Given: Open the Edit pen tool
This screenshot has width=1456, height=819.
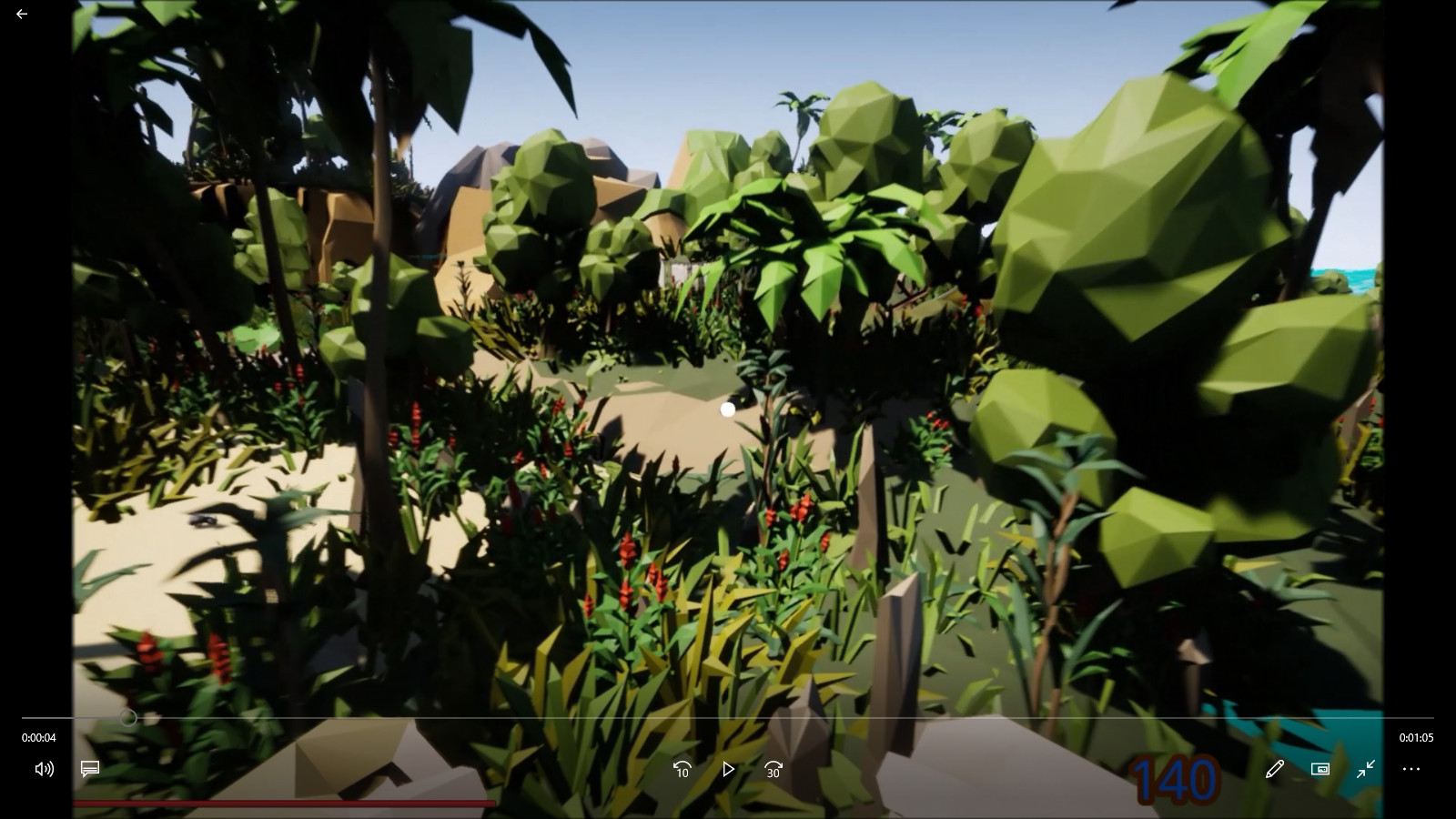Looking at the screenshot, I should point(1274,769).
